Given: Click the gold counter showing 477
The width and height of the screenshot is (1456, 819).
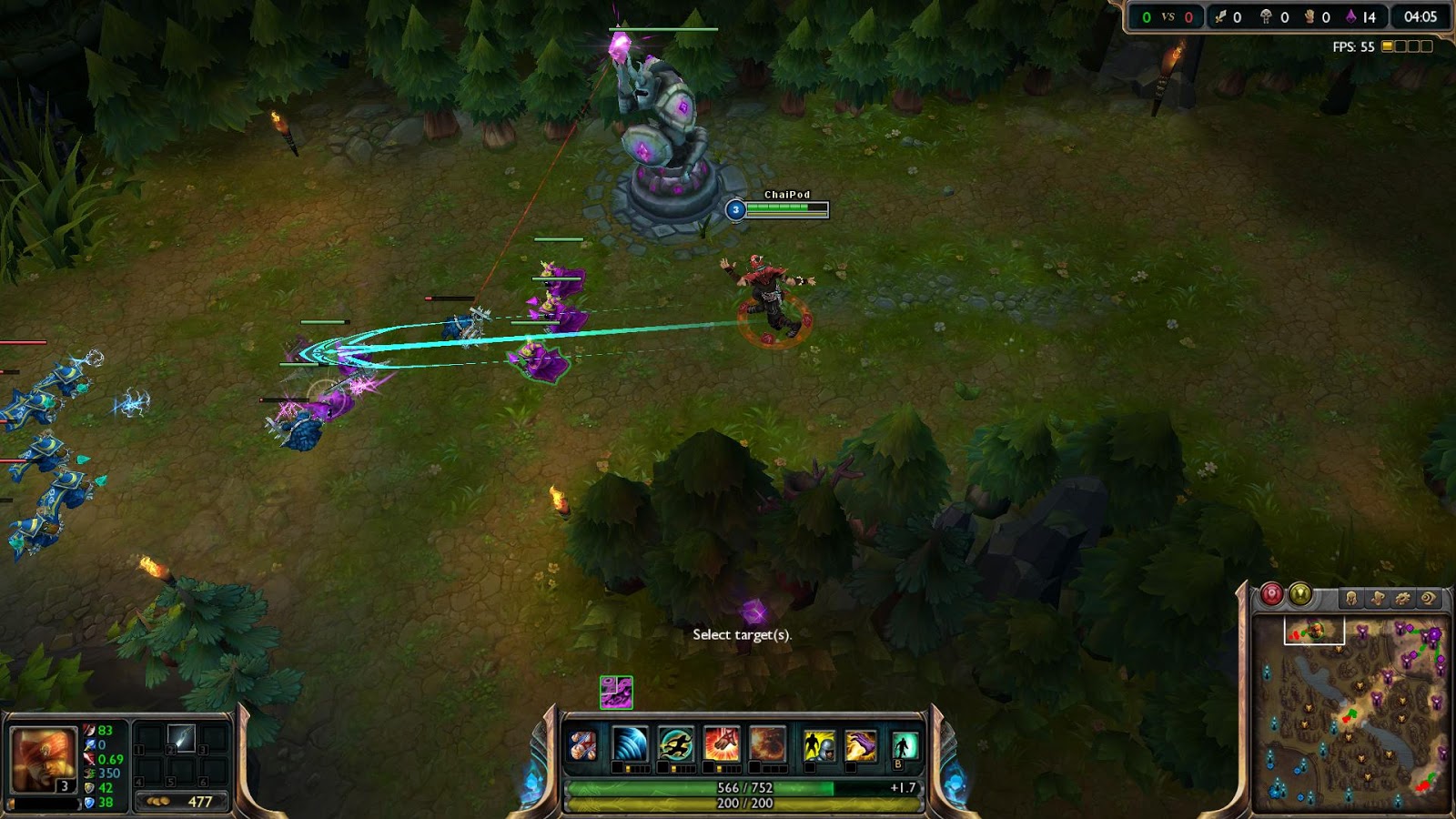Looking at the screenshot, I should pyautogui.click(x=182, y=802).
